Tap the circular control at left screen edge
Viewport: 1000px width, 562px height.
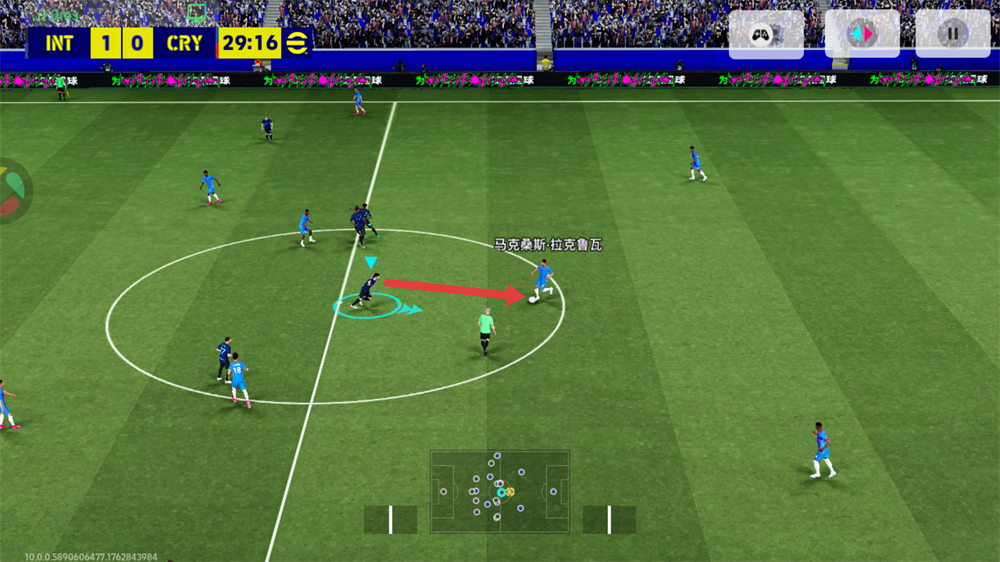click(10, 190)
